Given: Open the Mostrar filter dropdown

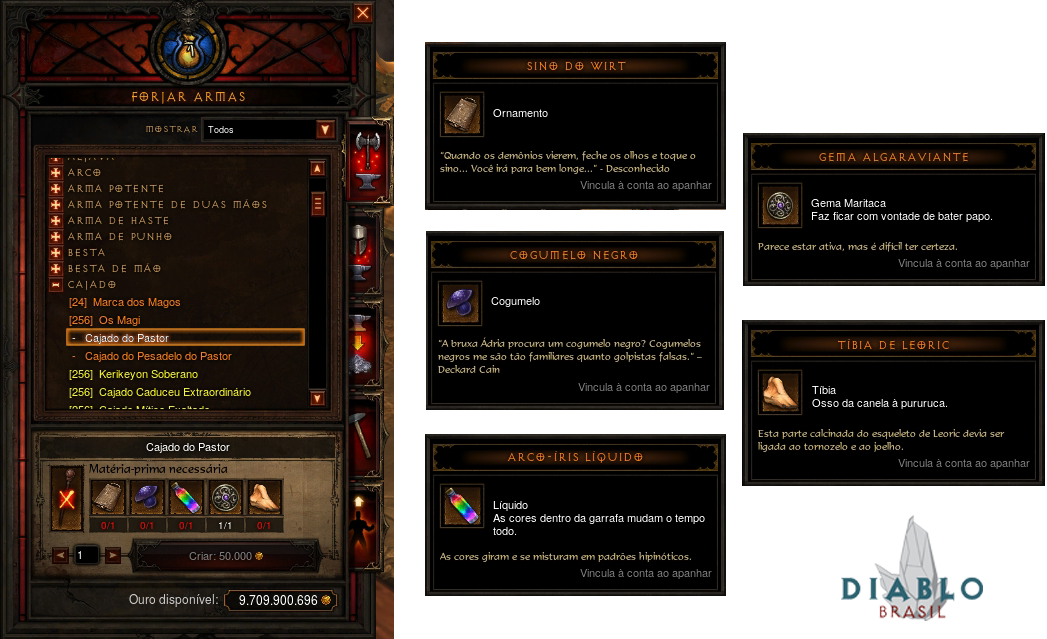Looking at the screenshot, I should pyautogui.click(x=324, y=130).
